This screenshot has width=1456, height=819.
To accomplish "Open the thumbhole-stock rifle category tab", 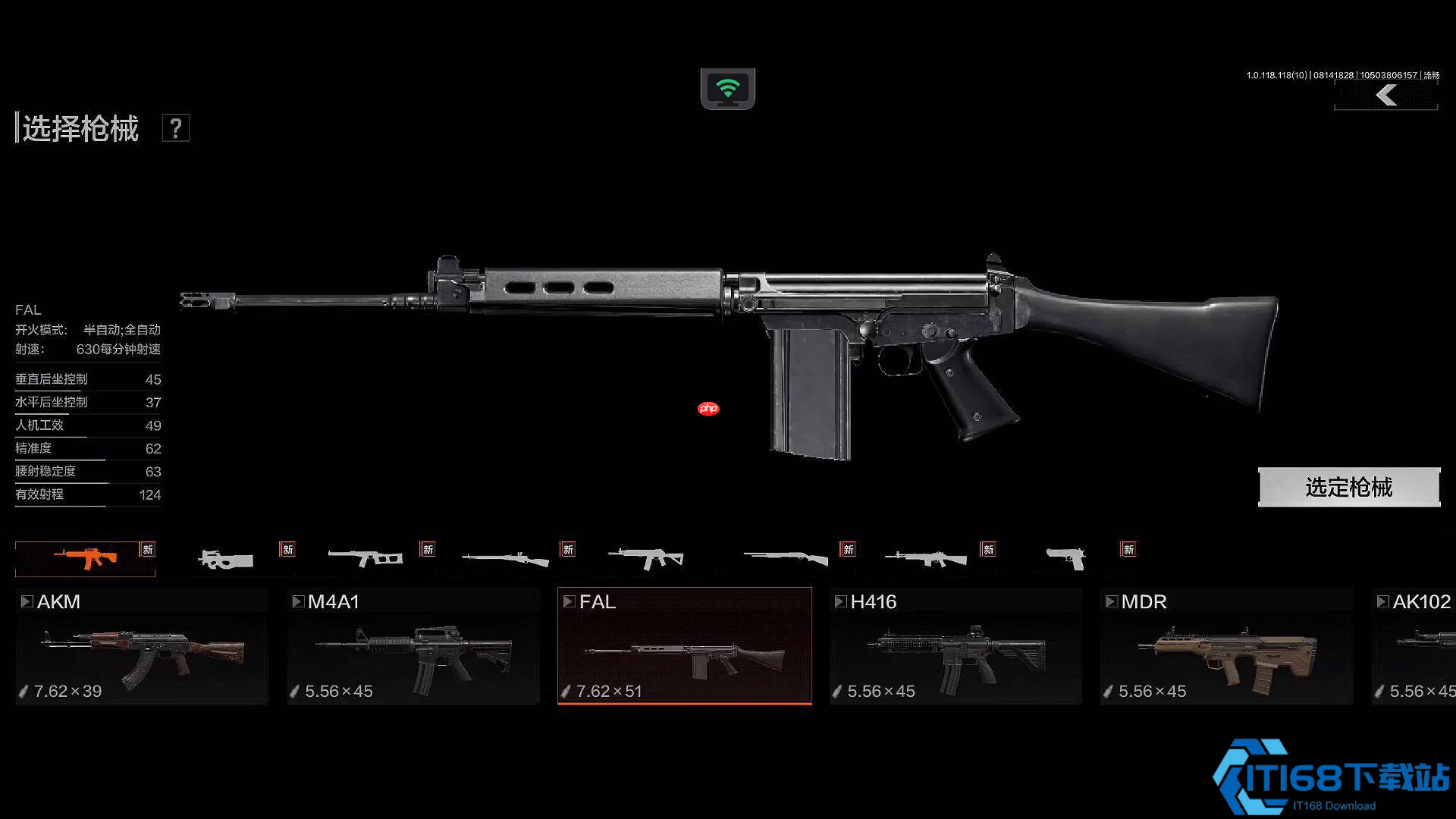I will [x=366, y=559].
